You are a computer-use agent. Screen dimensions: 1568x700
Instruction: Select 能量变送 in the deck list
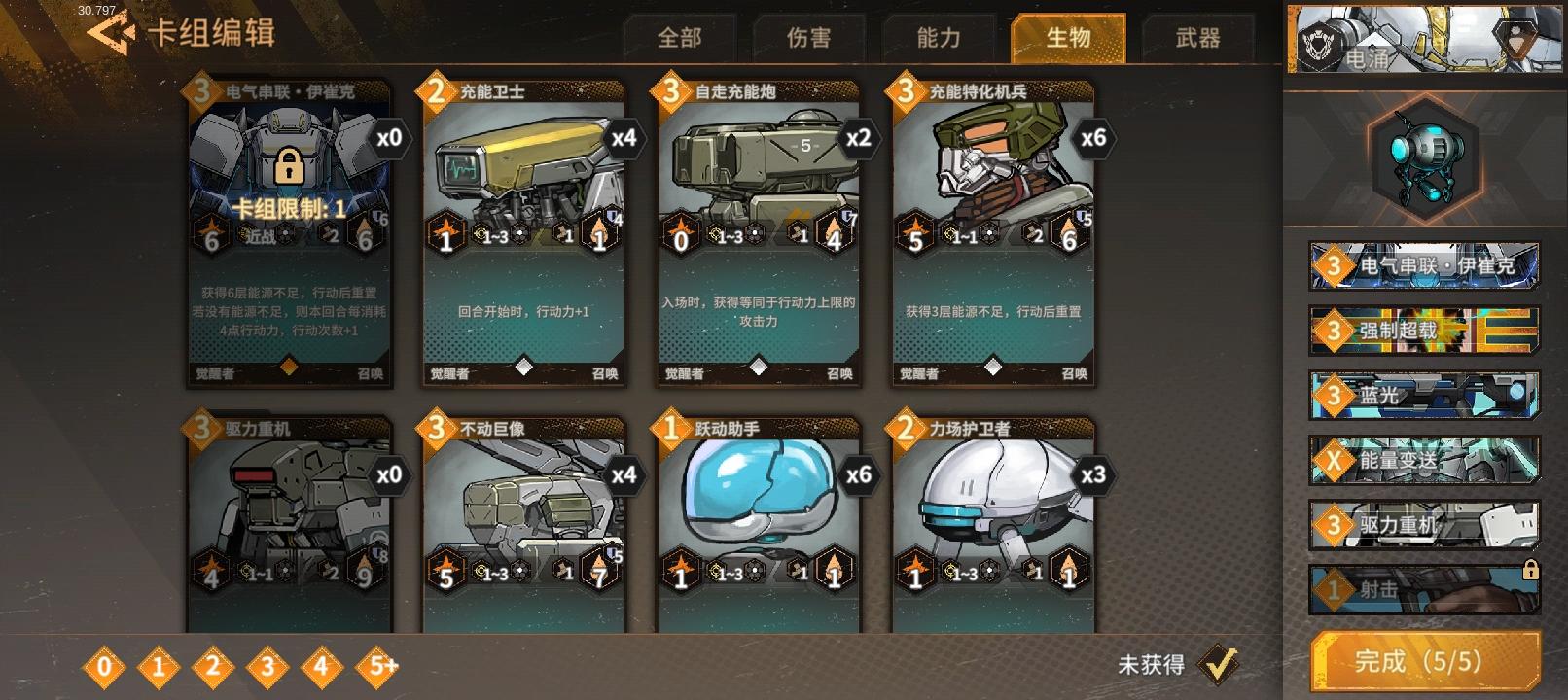tap(1424, 461)
